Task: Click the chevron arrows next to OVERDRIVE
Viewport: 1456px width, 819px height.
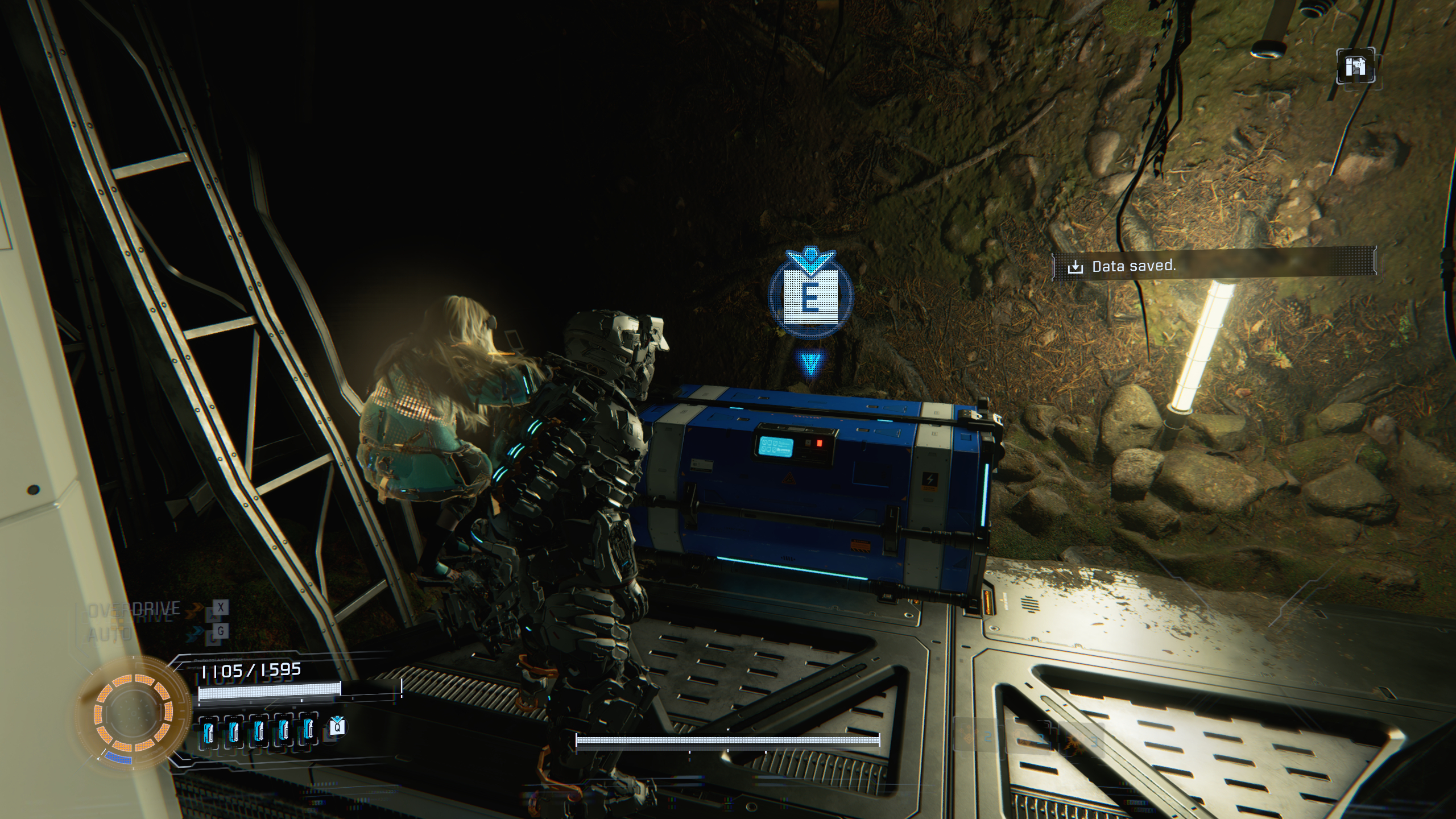Action: [196, 607]
